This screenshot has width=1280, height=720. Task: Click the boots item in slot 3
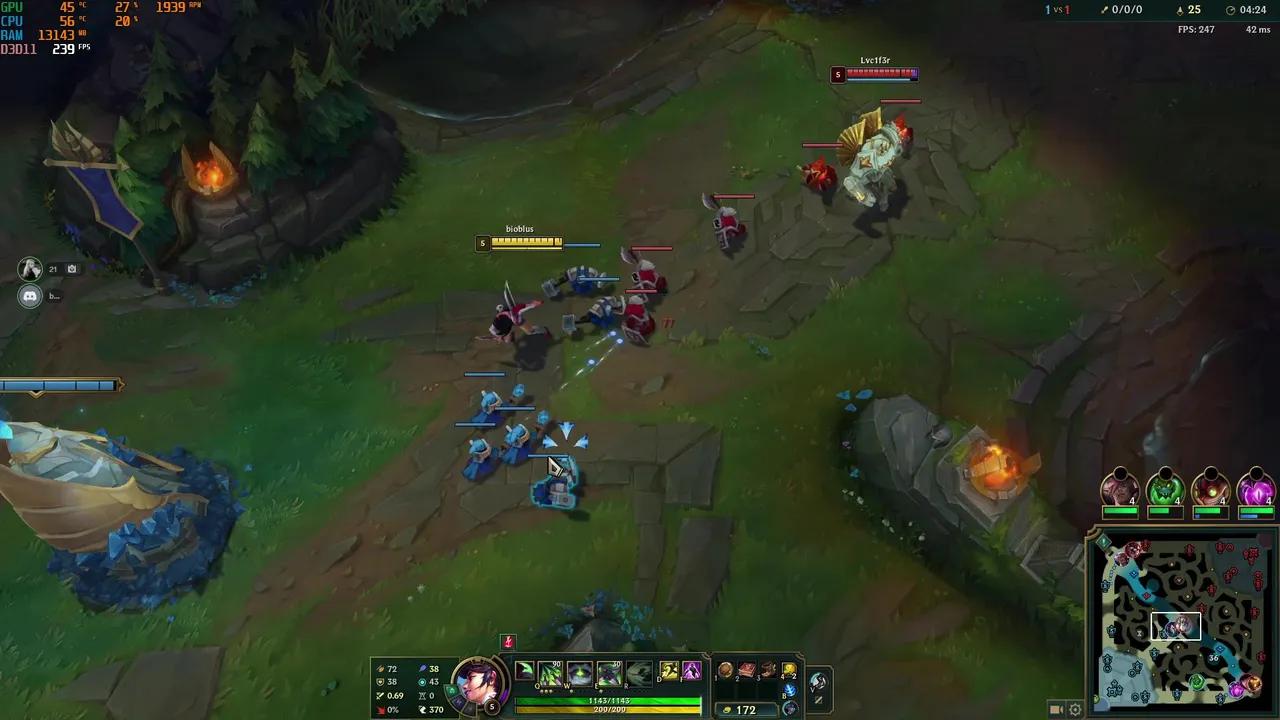(768, 670)
